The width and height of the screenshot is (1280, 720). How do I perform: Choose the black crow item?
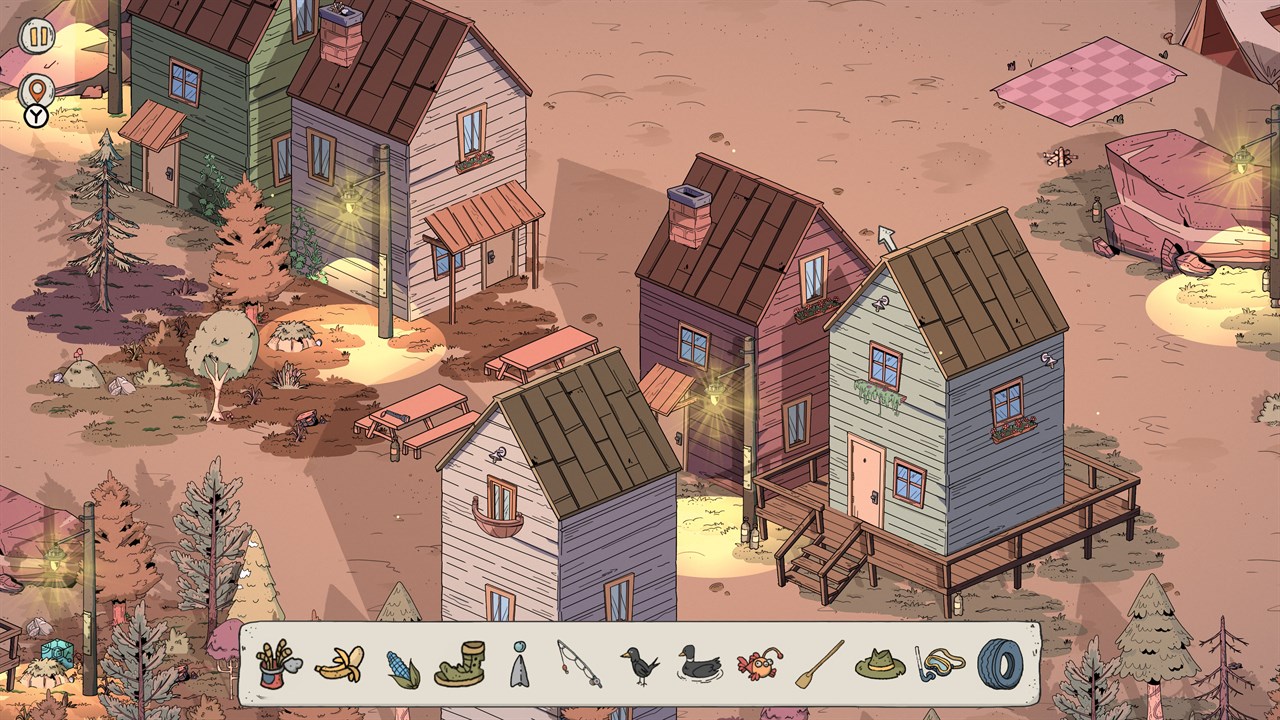click(x=639, y=664)
